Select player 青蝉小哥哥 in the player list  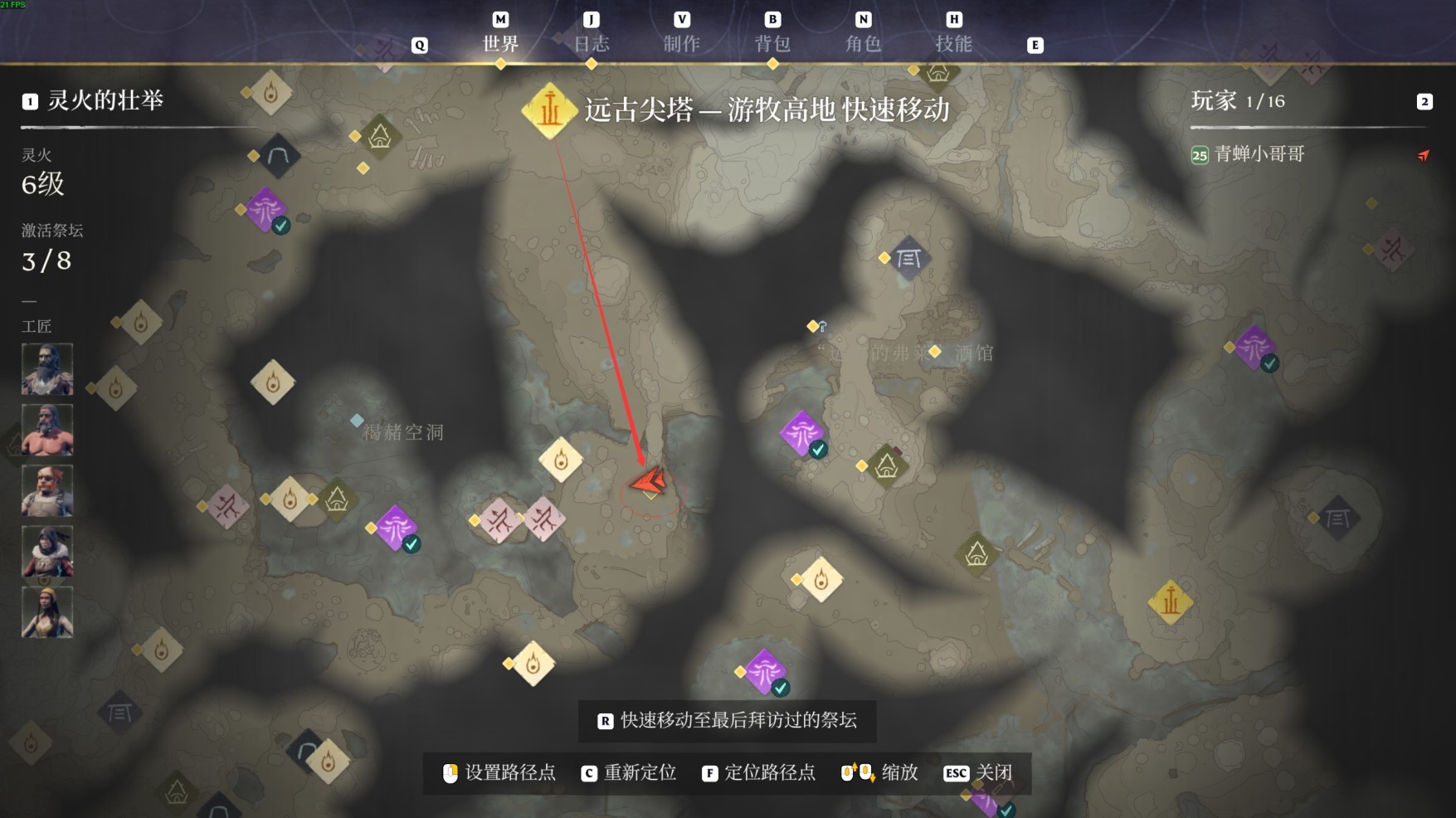click(x=1259, y=154)
